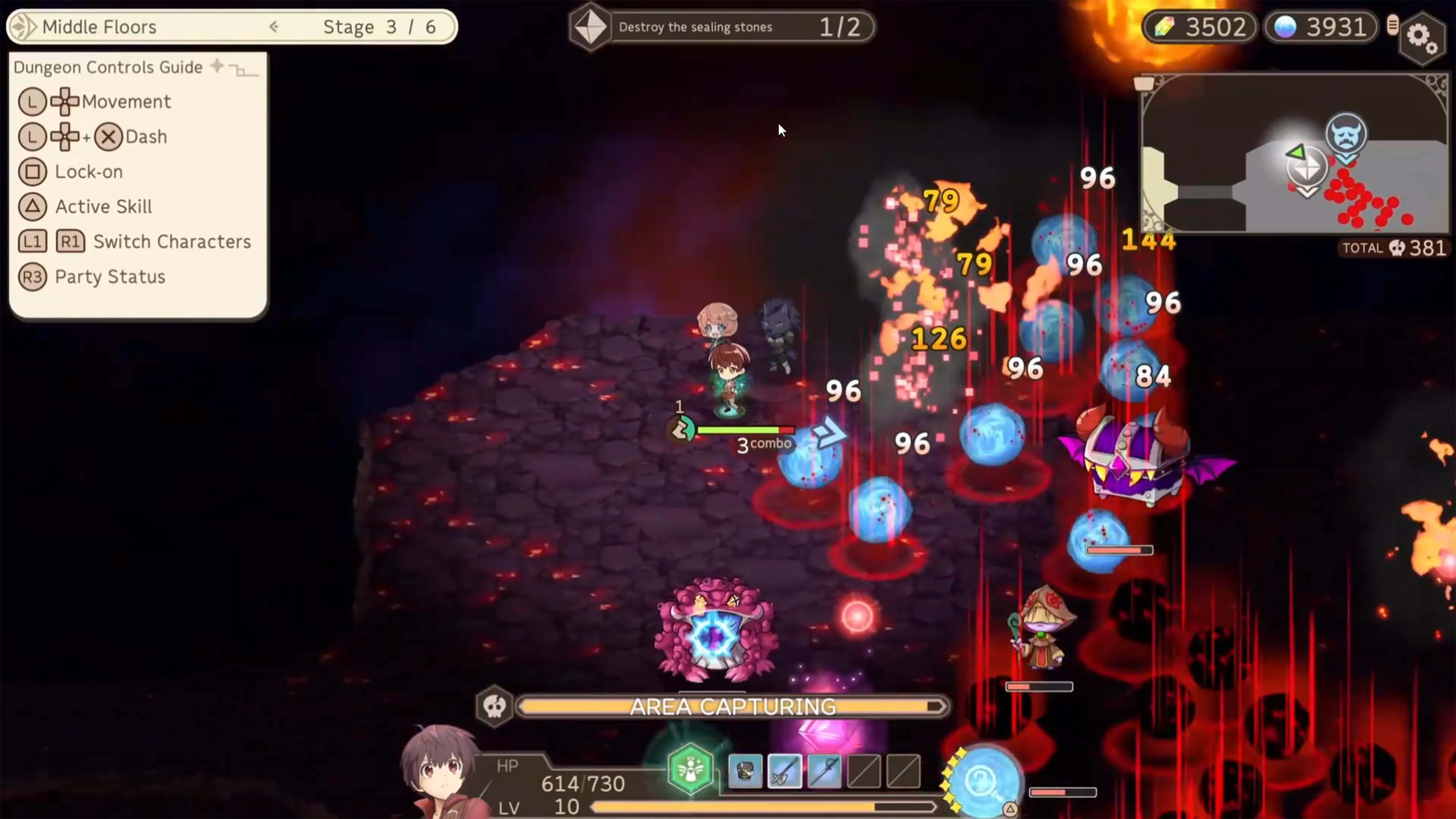Select the halberd weapon slot
This screenshot has width=1456, height=819.
(784, 771)
